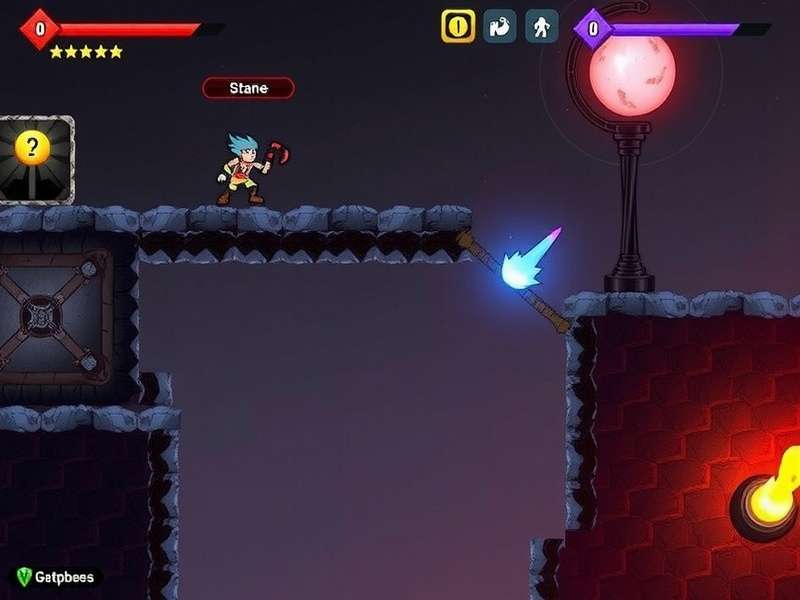
Task: Select the standing figure icon
Action: 542,26
